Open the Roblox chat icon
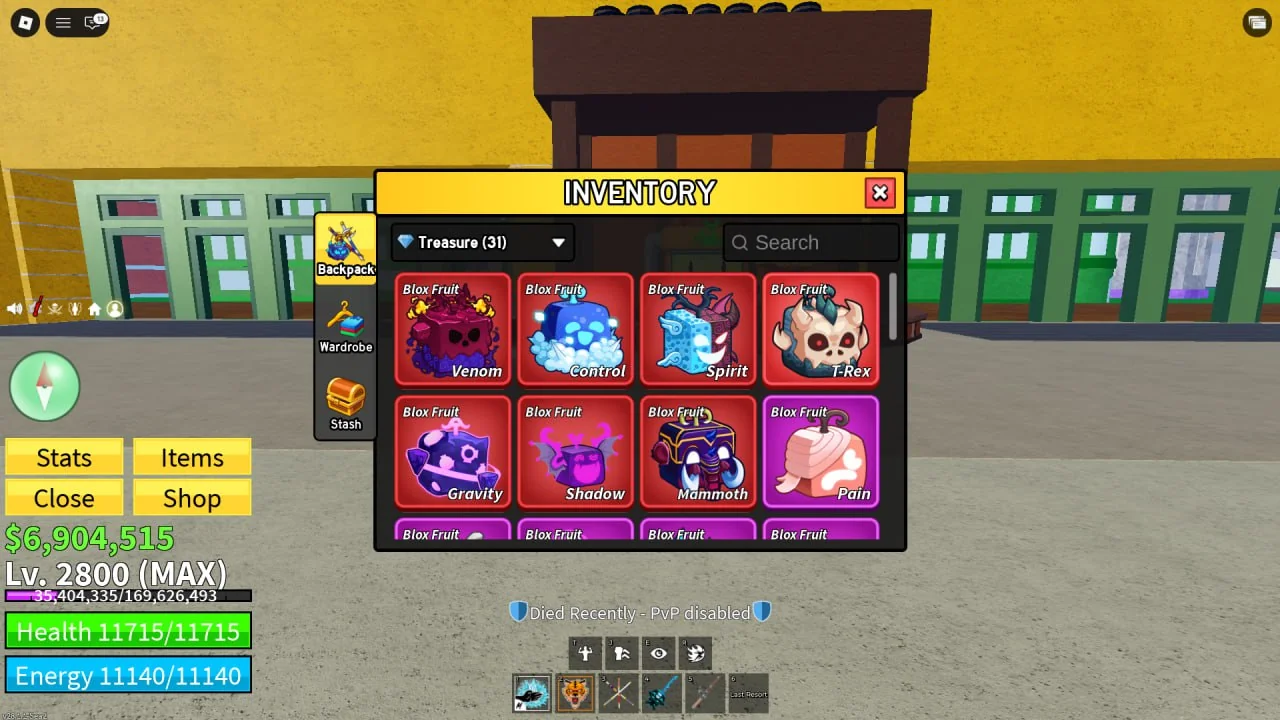The width and height of the screenshot is (1280, 720). coord(94,22)
